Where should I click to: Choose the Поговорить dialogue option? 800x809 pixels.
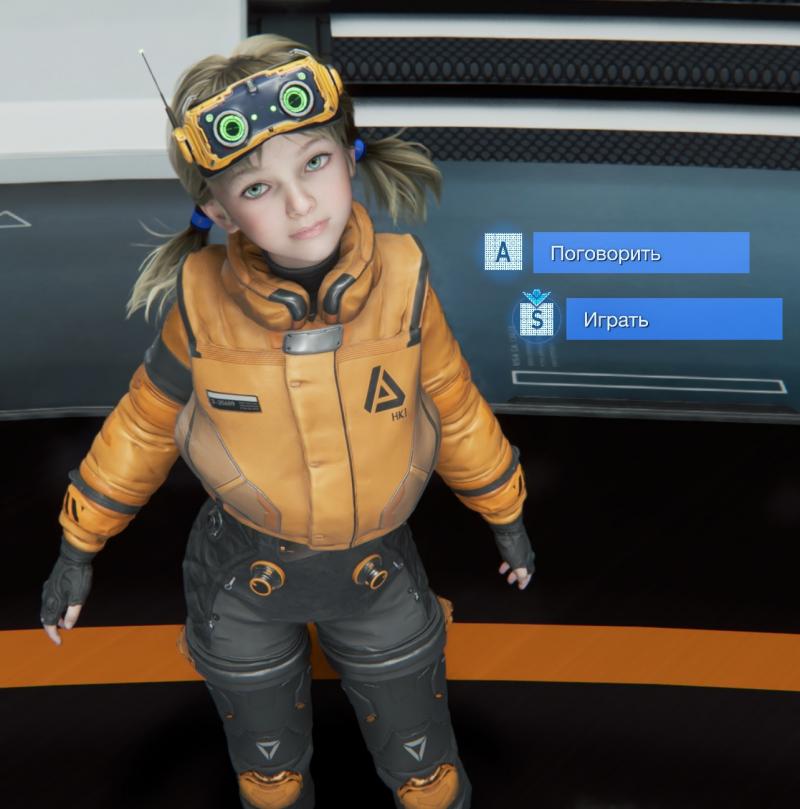point(640,253)
